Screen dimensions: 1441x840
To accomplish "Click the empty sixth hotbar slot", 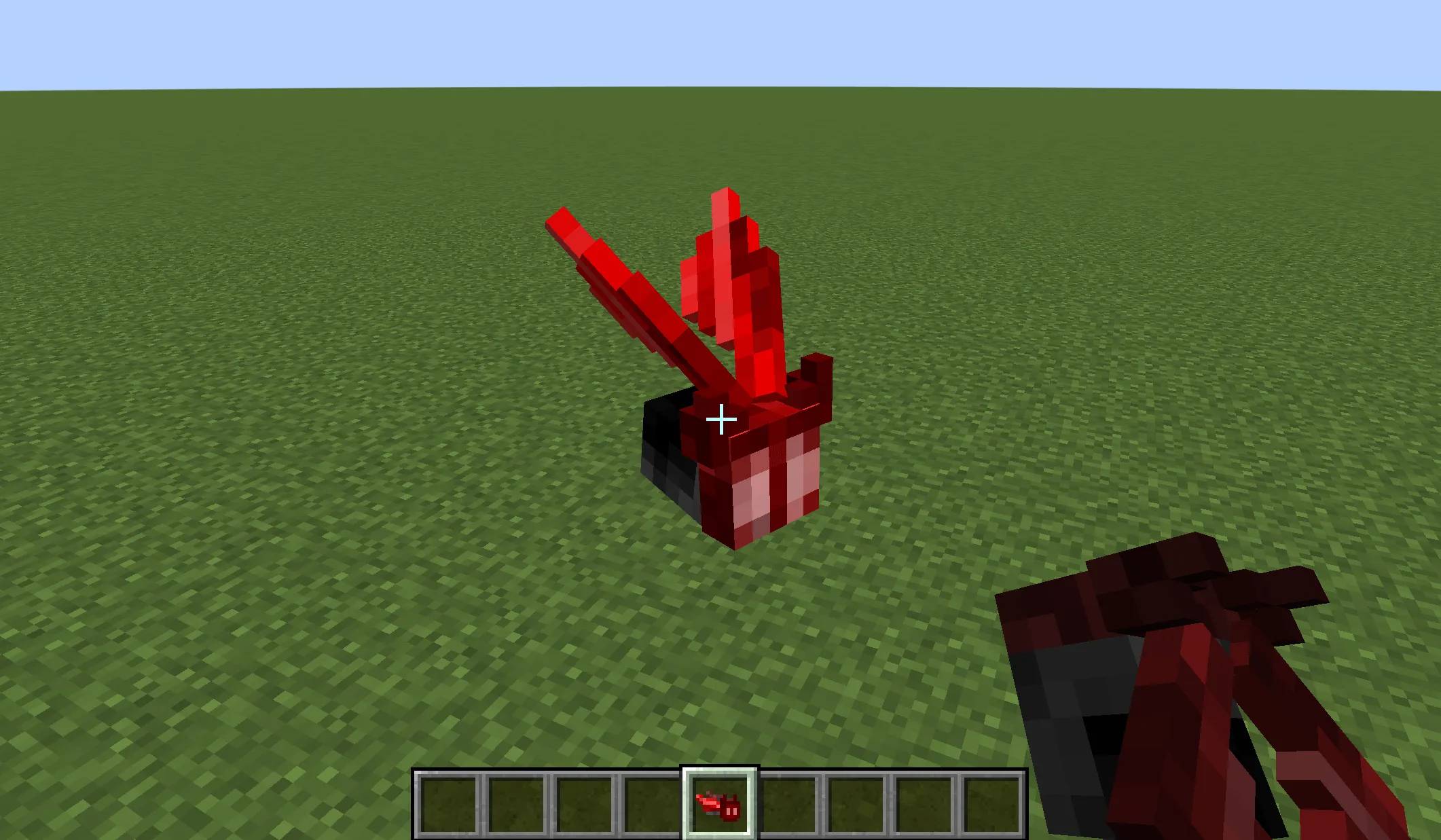I will [788, 805].
